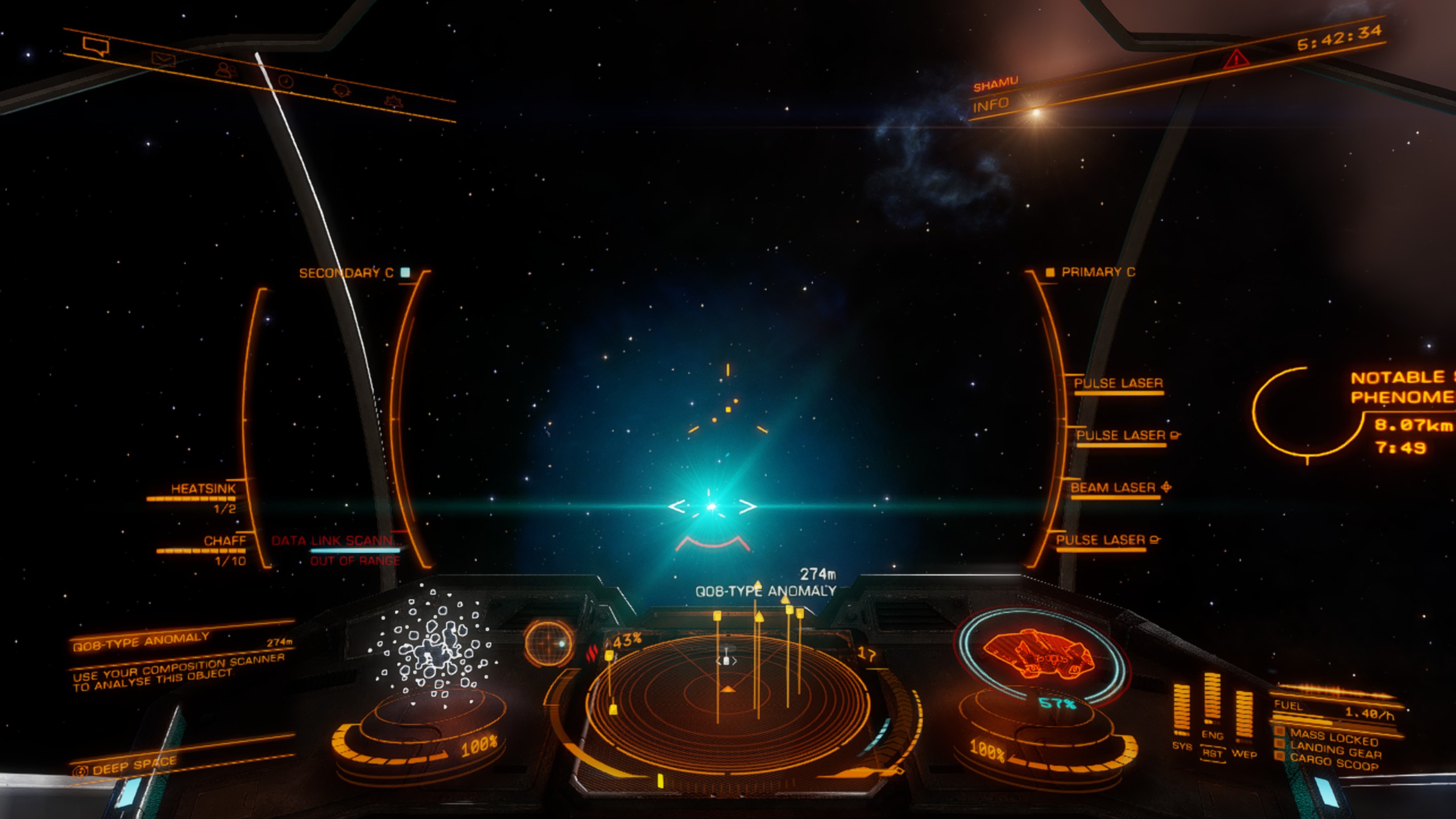Select the orange ship hologram display
The image size is (1456, 819).
[1039, 654]
